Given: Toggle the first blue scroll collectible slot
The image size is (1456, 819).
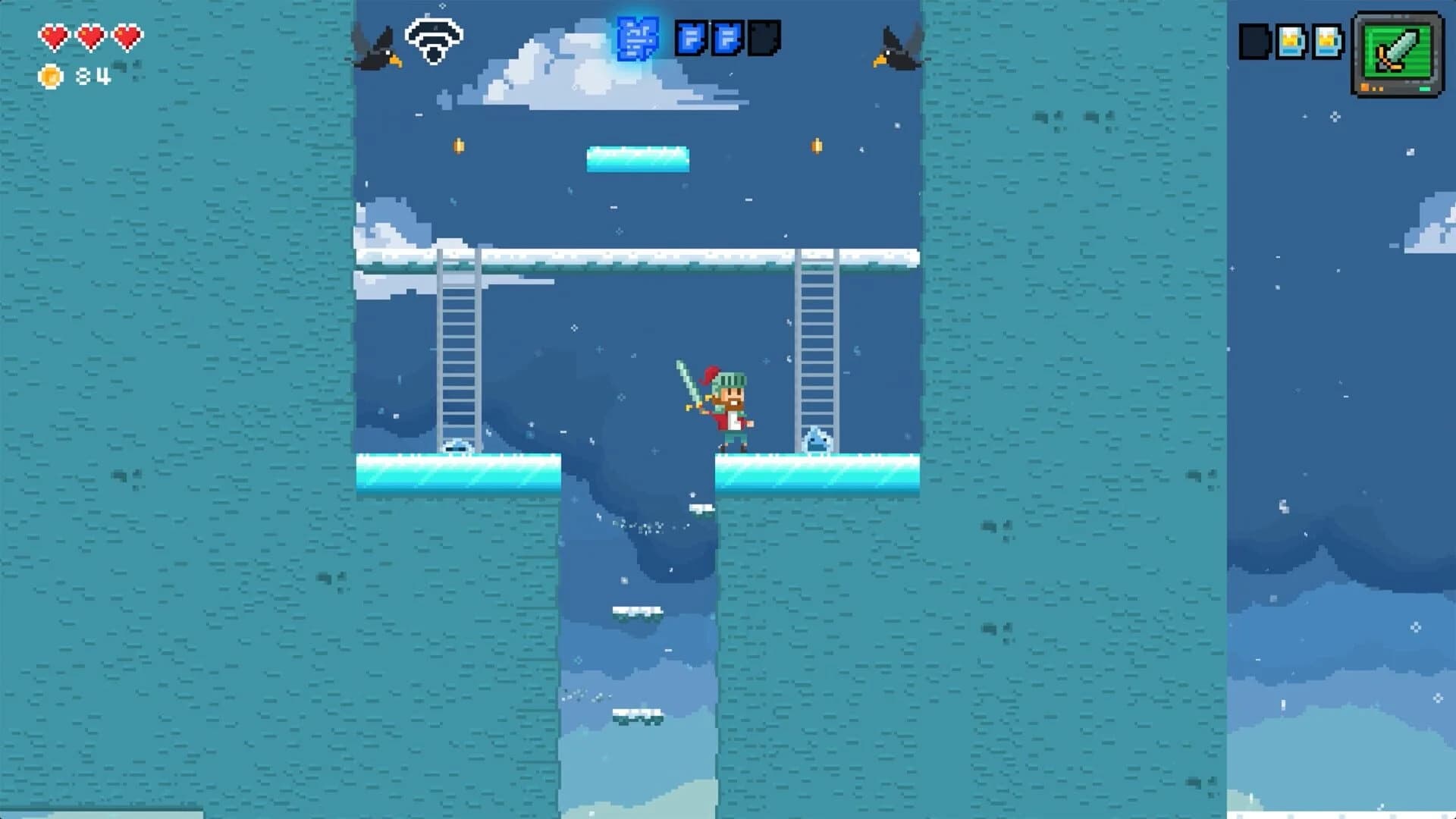Looking at the screenshot, I should [691, 38].
